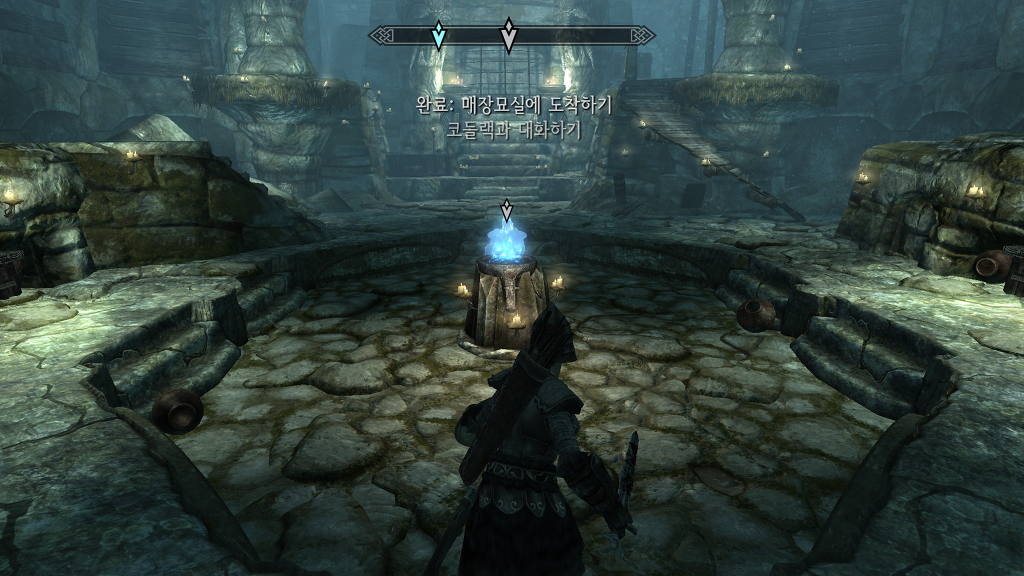Click the new objective '코들랙과 대화하기'
This screenshot has height=576, width=1024.
click(513, 129)
